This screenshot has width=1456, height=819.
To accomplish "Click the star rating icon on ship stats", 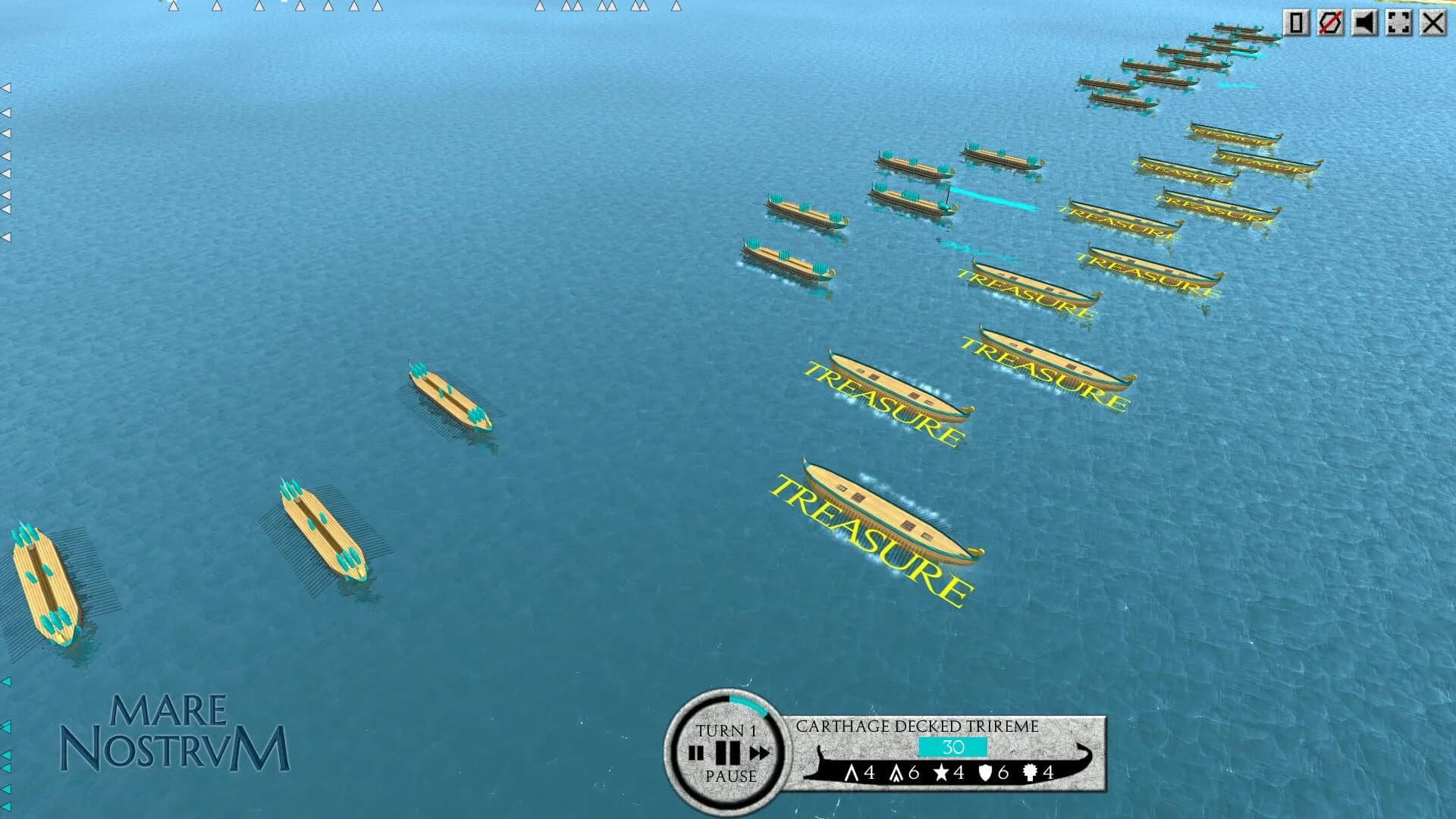I will point(941,773).
